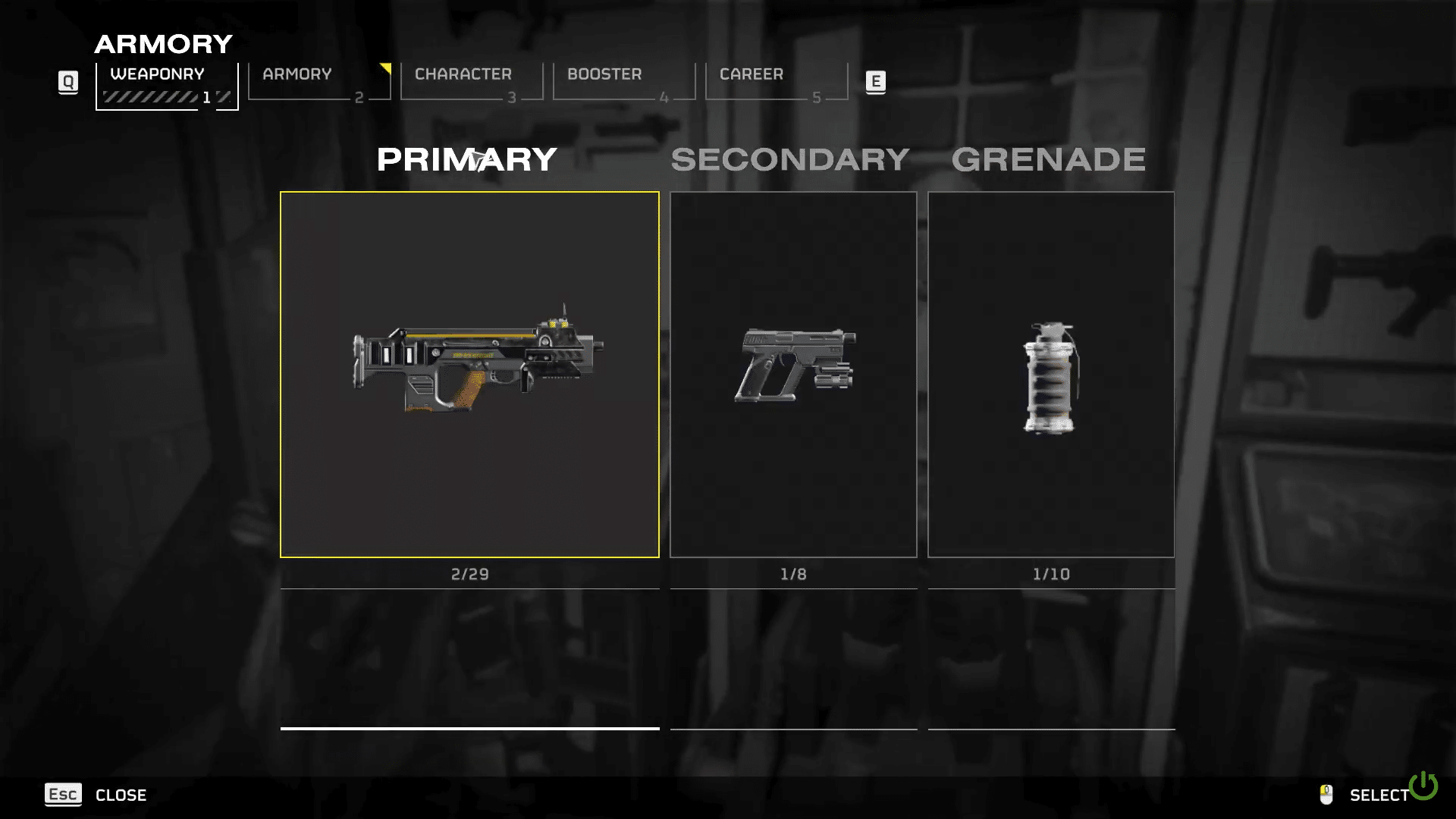Click the E key navigation icon
The height and width of the screenshot is (819, 1456).
876,82
